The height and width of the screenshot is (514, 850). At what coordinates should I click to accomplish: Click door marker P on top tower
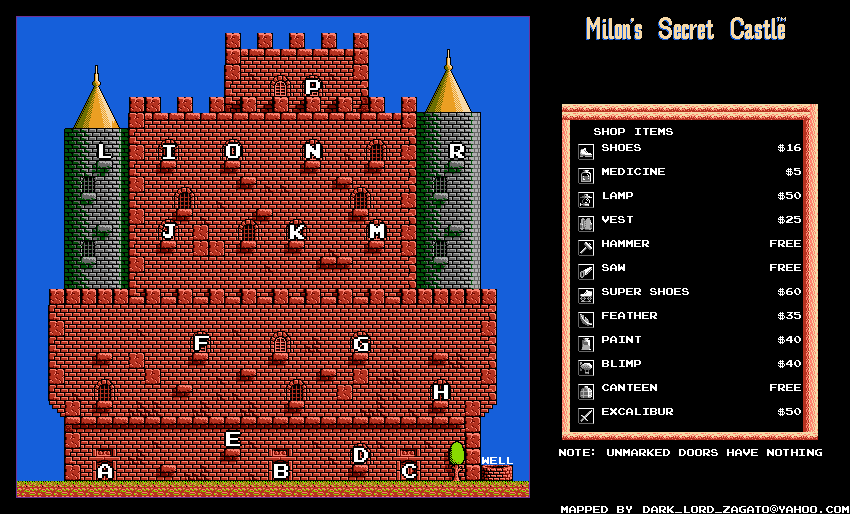click(313, 88)
